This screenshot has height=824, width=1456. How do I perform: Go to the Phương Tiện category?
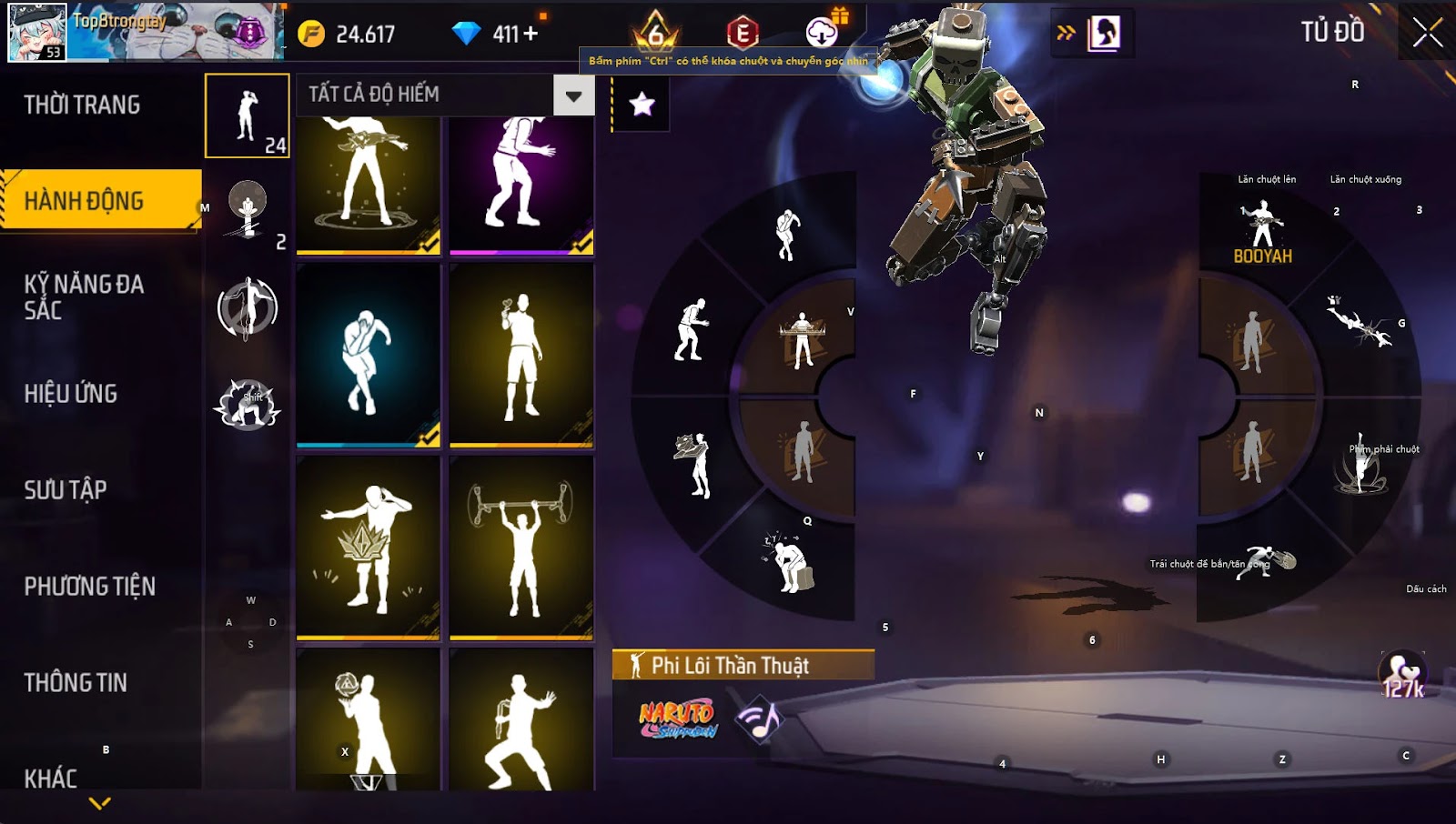tap(89, 587)
